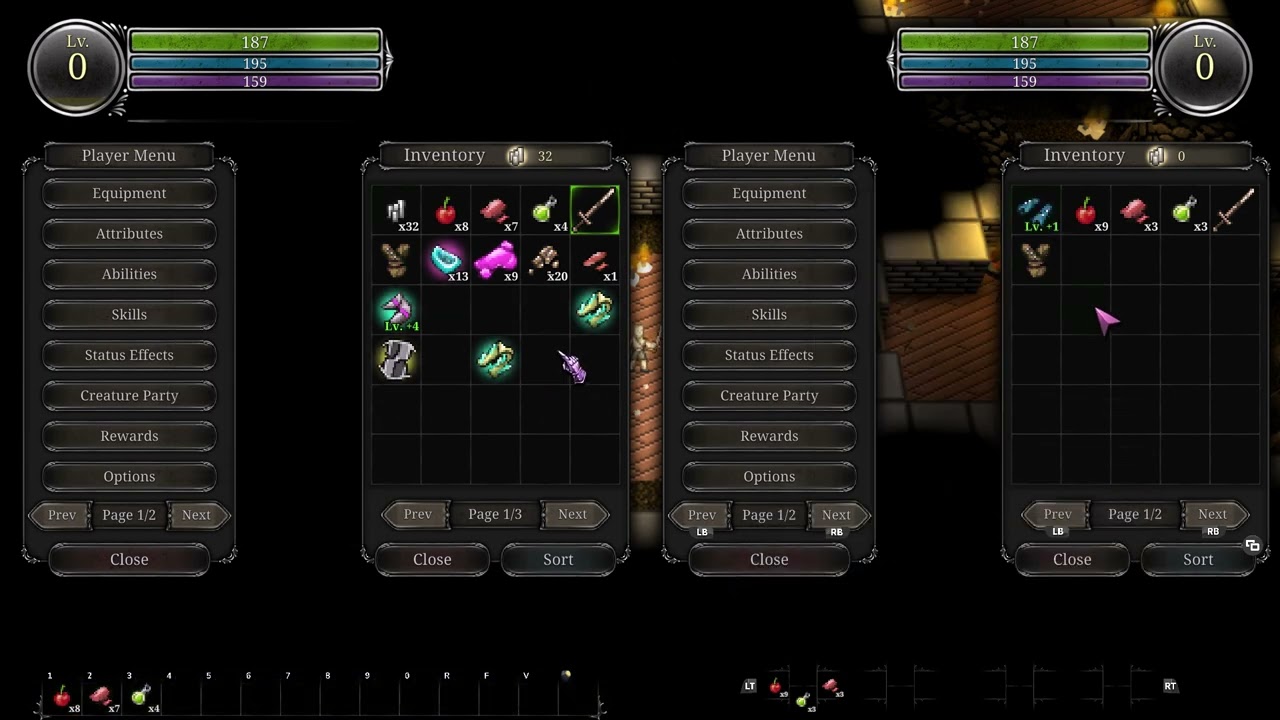Select the green potion stack x4 in inventory grid

tap(545, 211)
